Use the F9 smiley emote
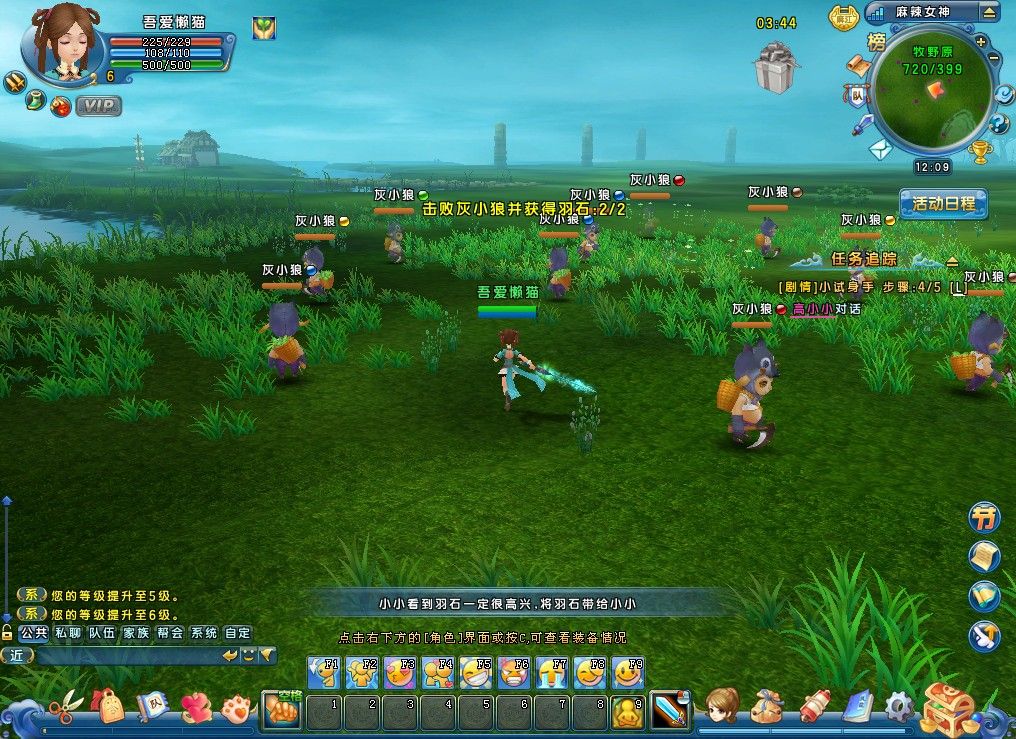This screenshot has height=739, width=1016. click(628, 673)
